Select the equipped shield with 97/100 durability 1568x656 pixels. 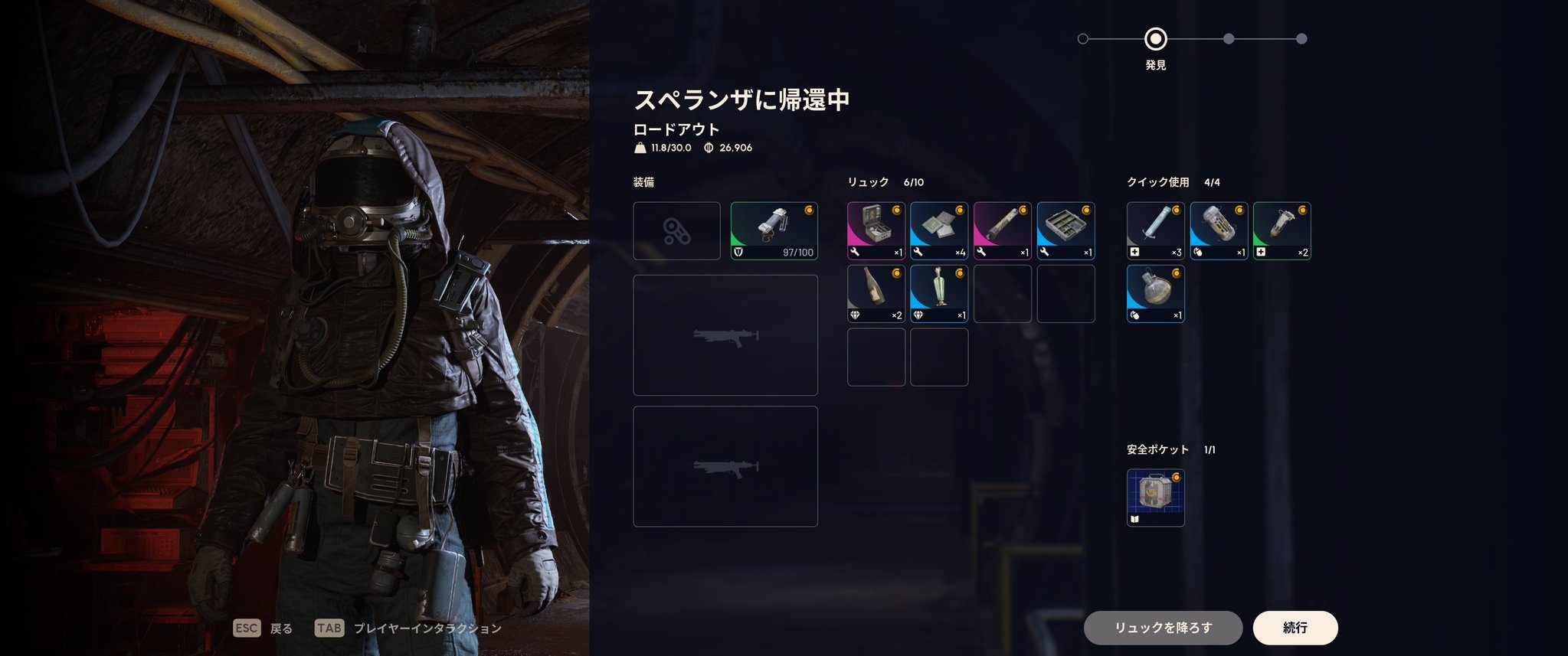click(x=774, y=230)
